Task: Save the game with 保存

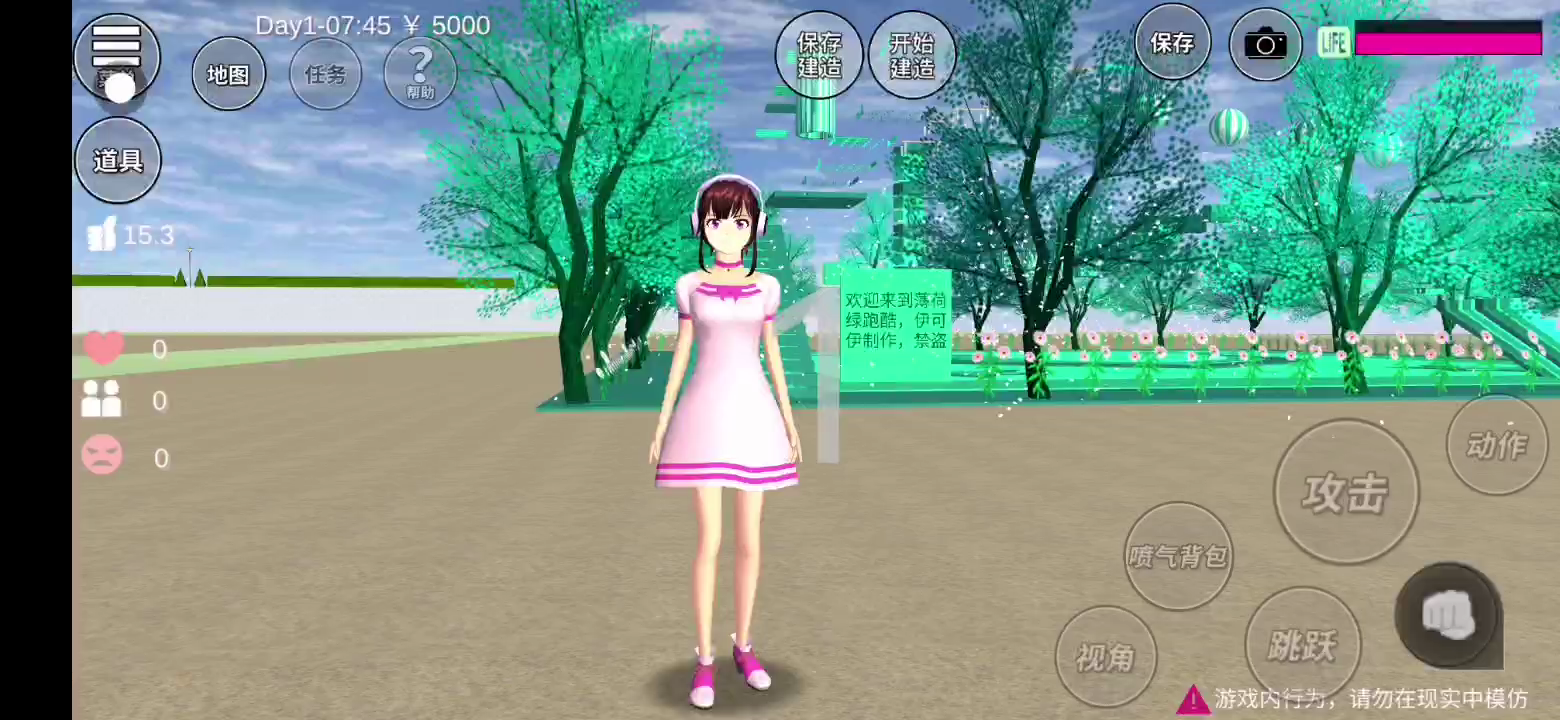Action: pyautogui.click(x=1172, y=43)
